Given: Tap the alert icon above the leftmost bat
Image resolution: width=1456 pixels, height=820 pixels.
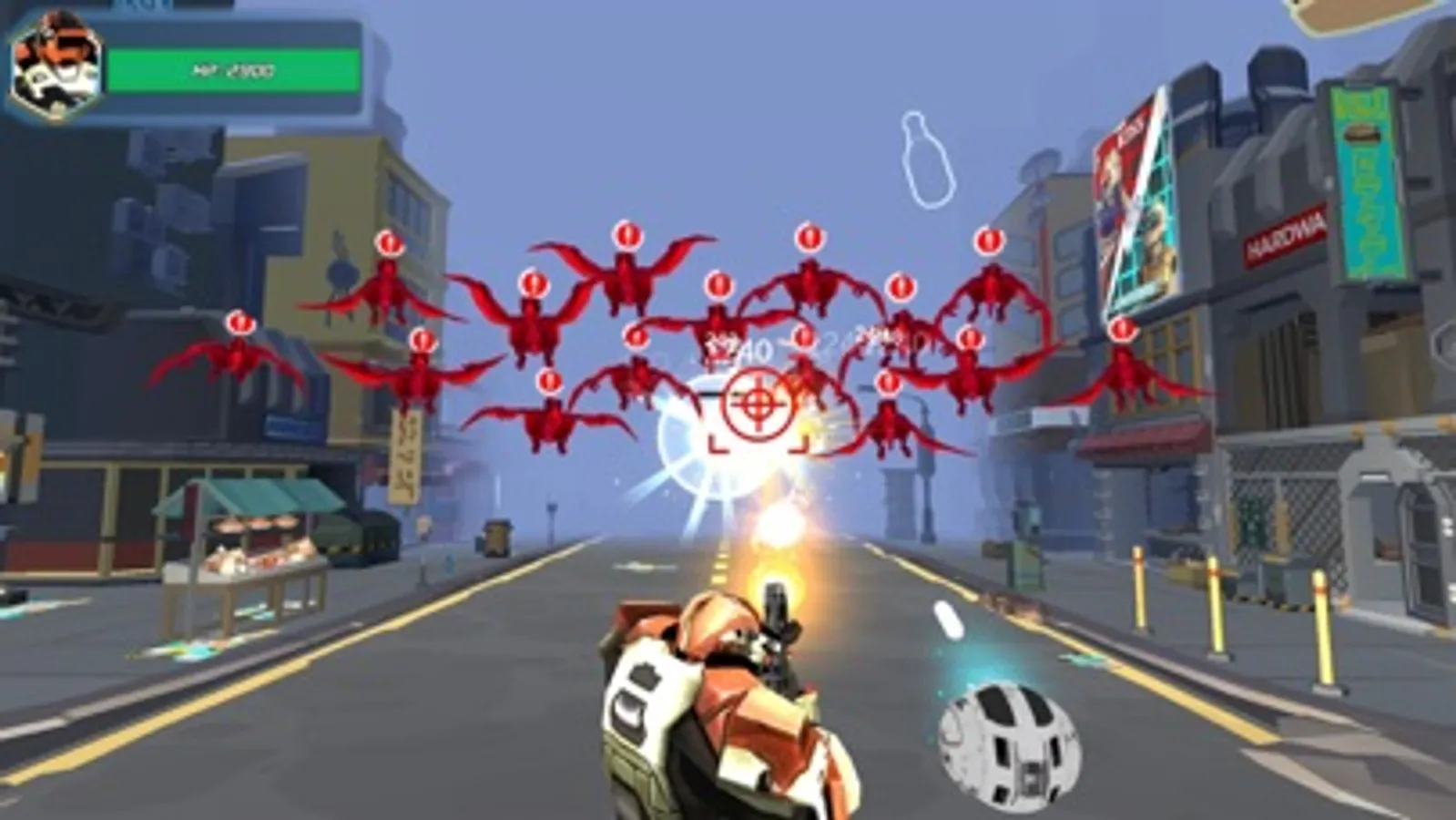Looking at the screenshot, I should [x=239, y=323].
